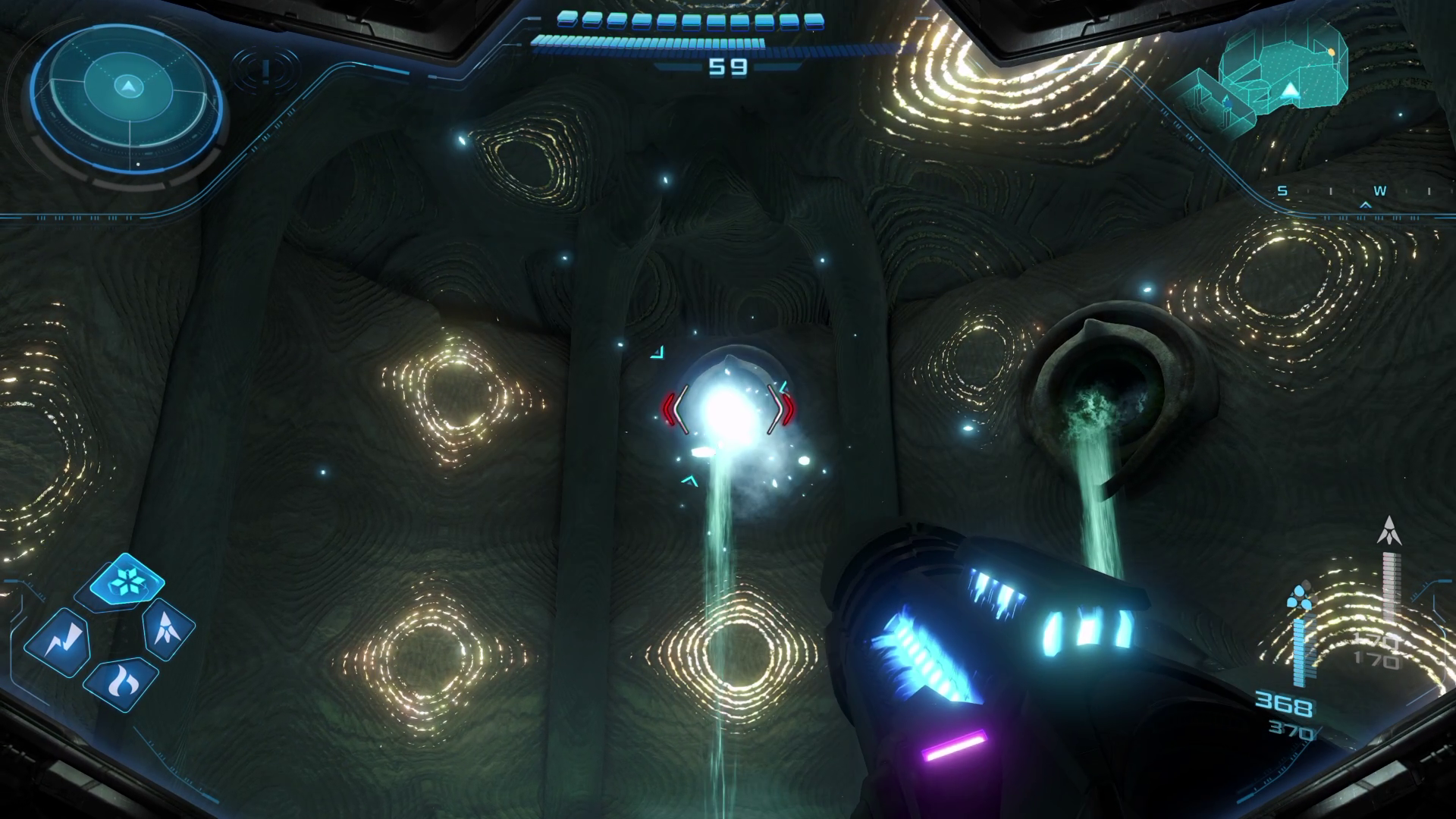Select the missile icon above ammo gauge
This screenshot has height=819, width=1456.
coord(1389,531)
